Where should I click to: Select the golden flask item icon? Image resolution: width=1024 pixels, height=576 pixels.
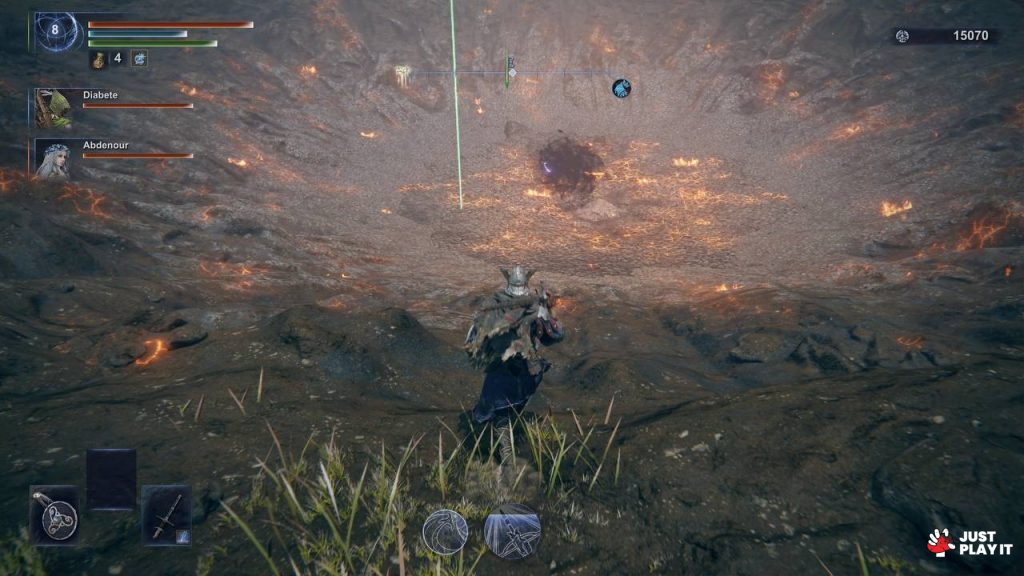coord(99,59)
